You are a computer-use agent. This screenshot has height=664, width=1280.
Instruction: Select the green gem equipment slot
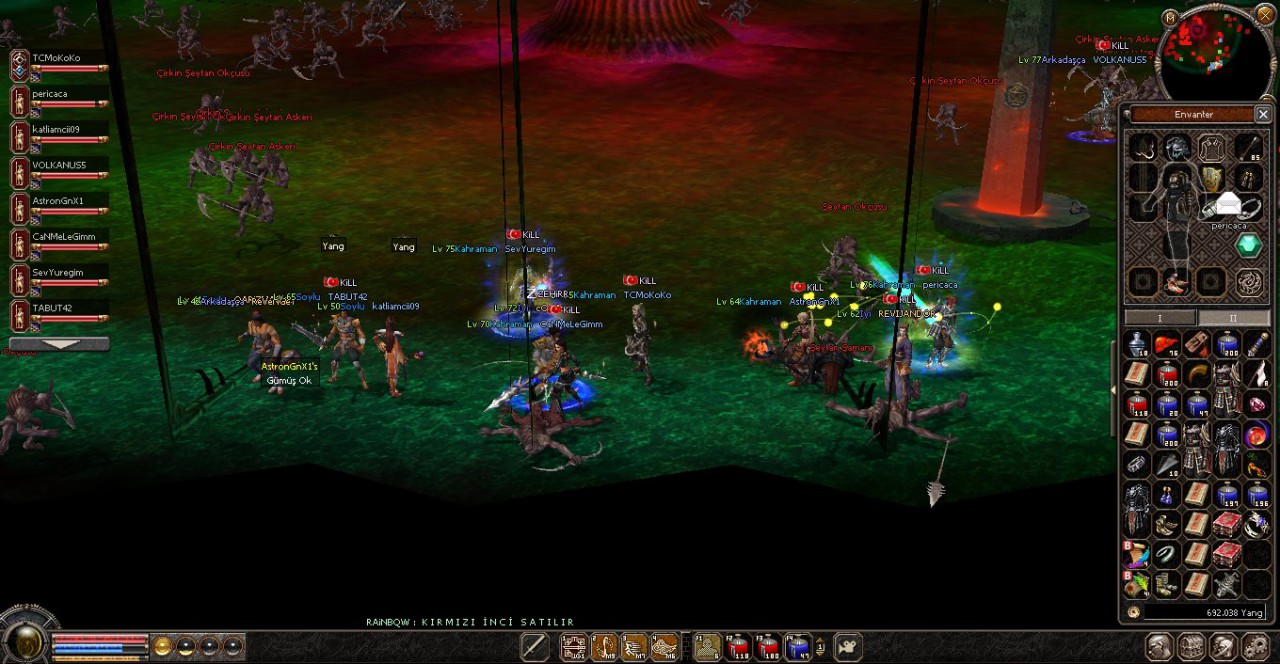pos(1249,245)
